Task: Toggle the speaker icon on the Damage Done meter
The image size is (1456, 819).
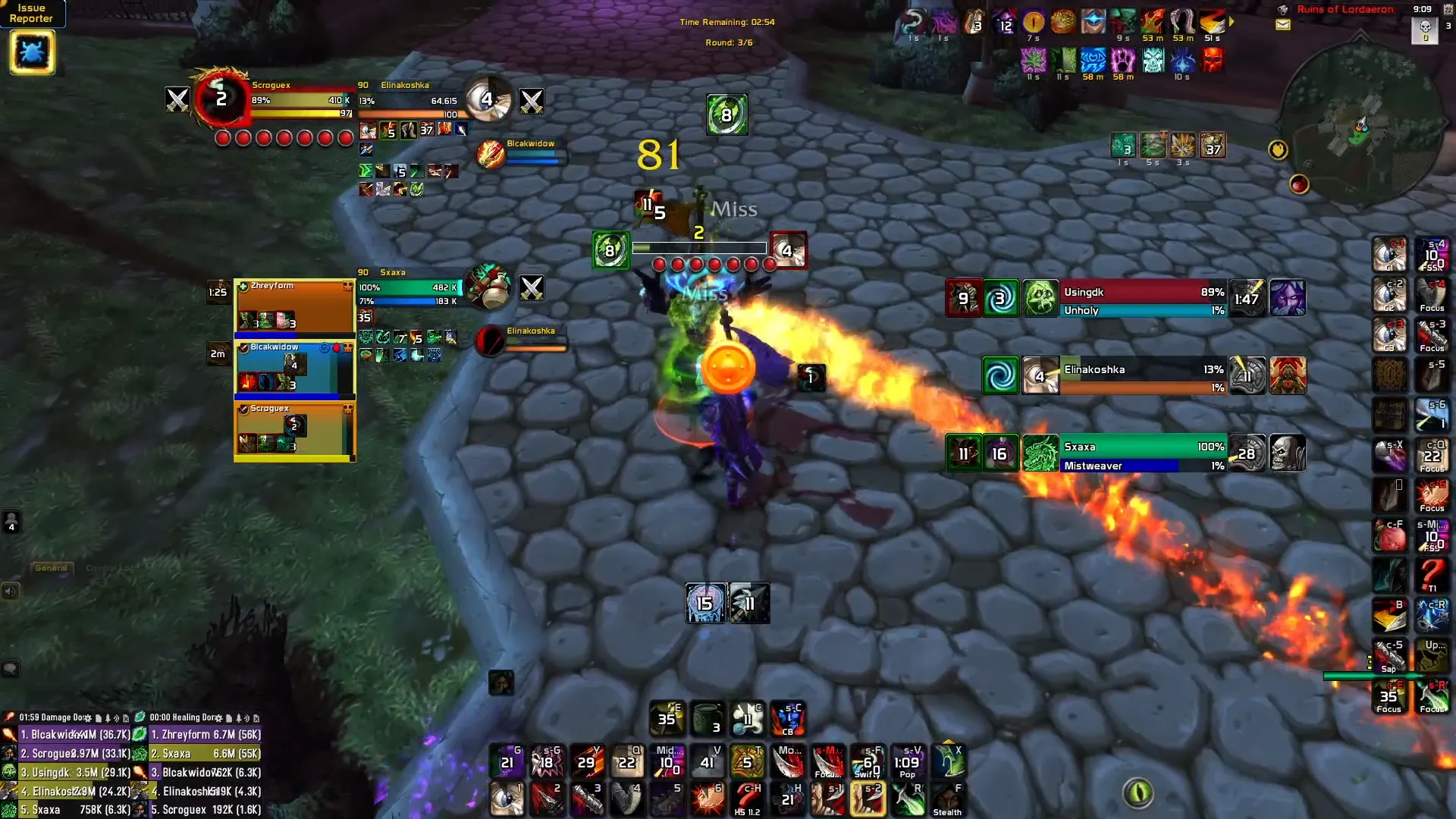Action: 117,717
